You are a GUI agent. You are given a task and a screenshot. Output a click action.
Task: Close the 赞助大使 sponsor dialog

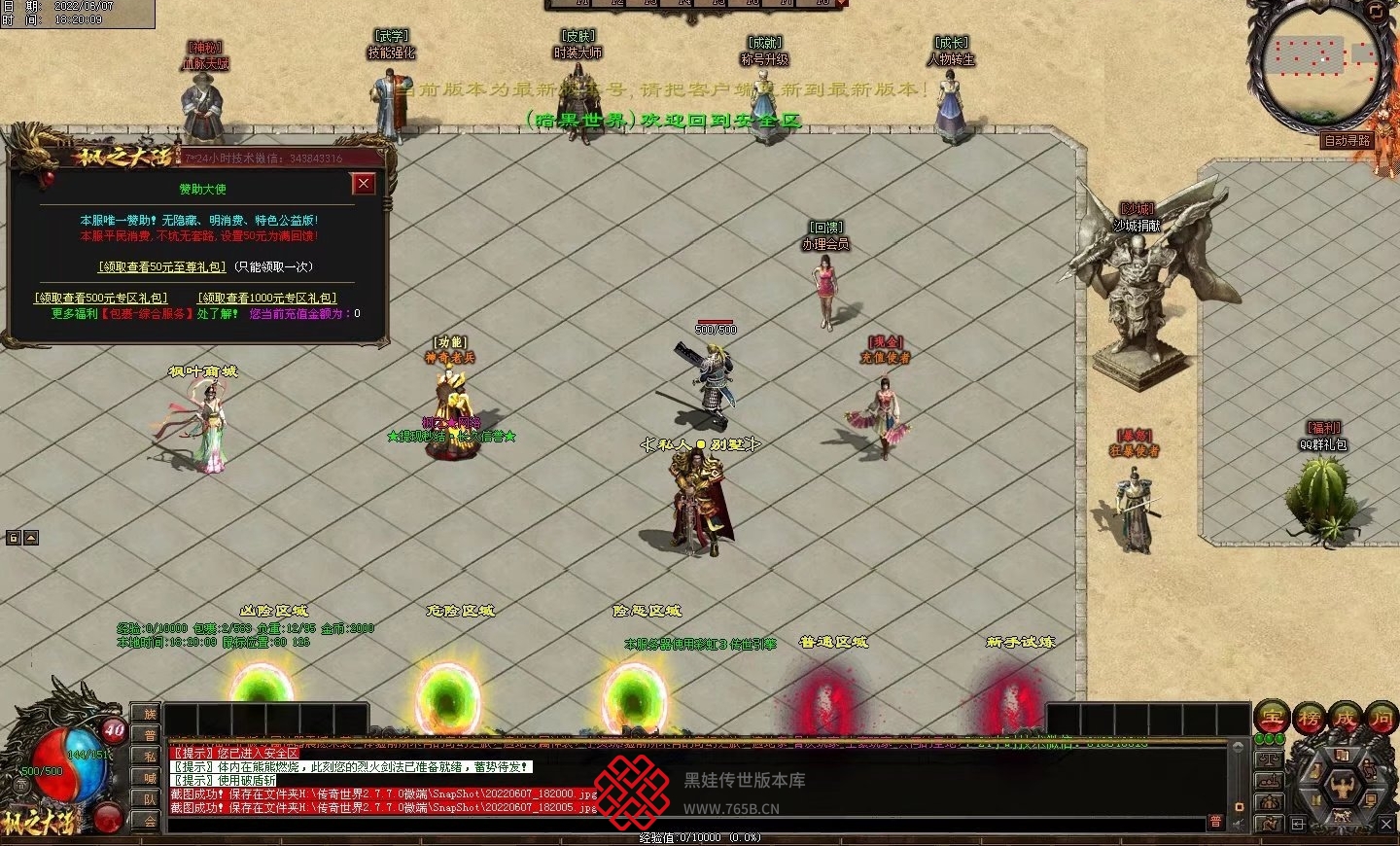[364, 184]
